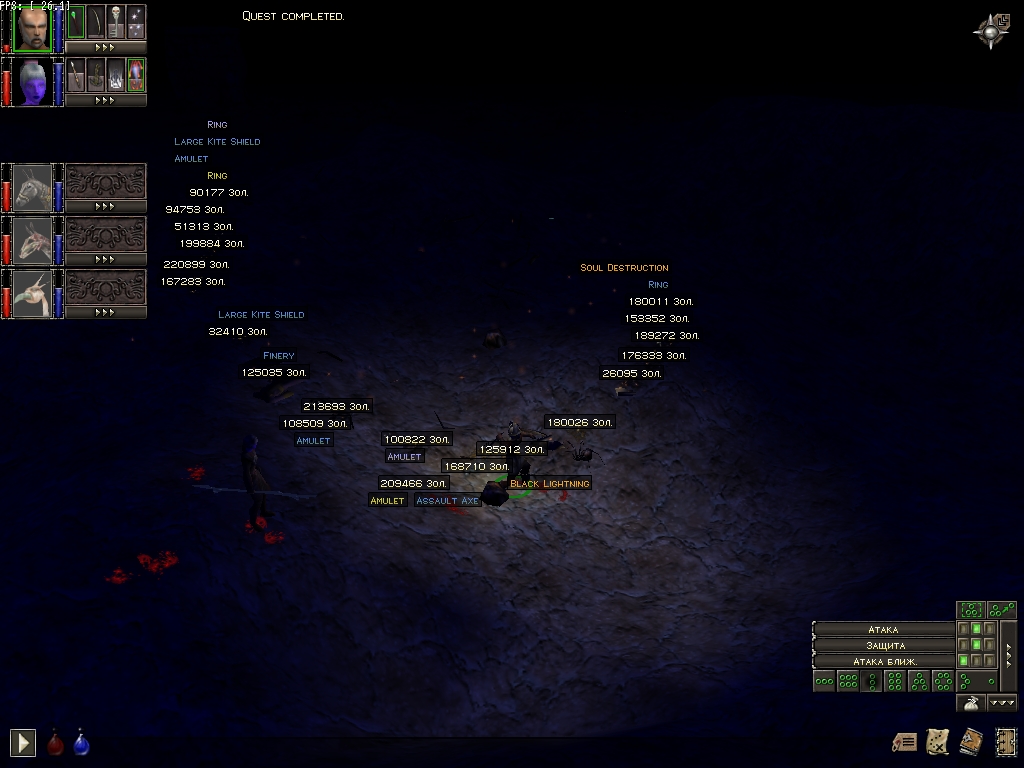Collect loot with the sack button
This screenshot has width=1024, height=768.
tap(969, 703)
